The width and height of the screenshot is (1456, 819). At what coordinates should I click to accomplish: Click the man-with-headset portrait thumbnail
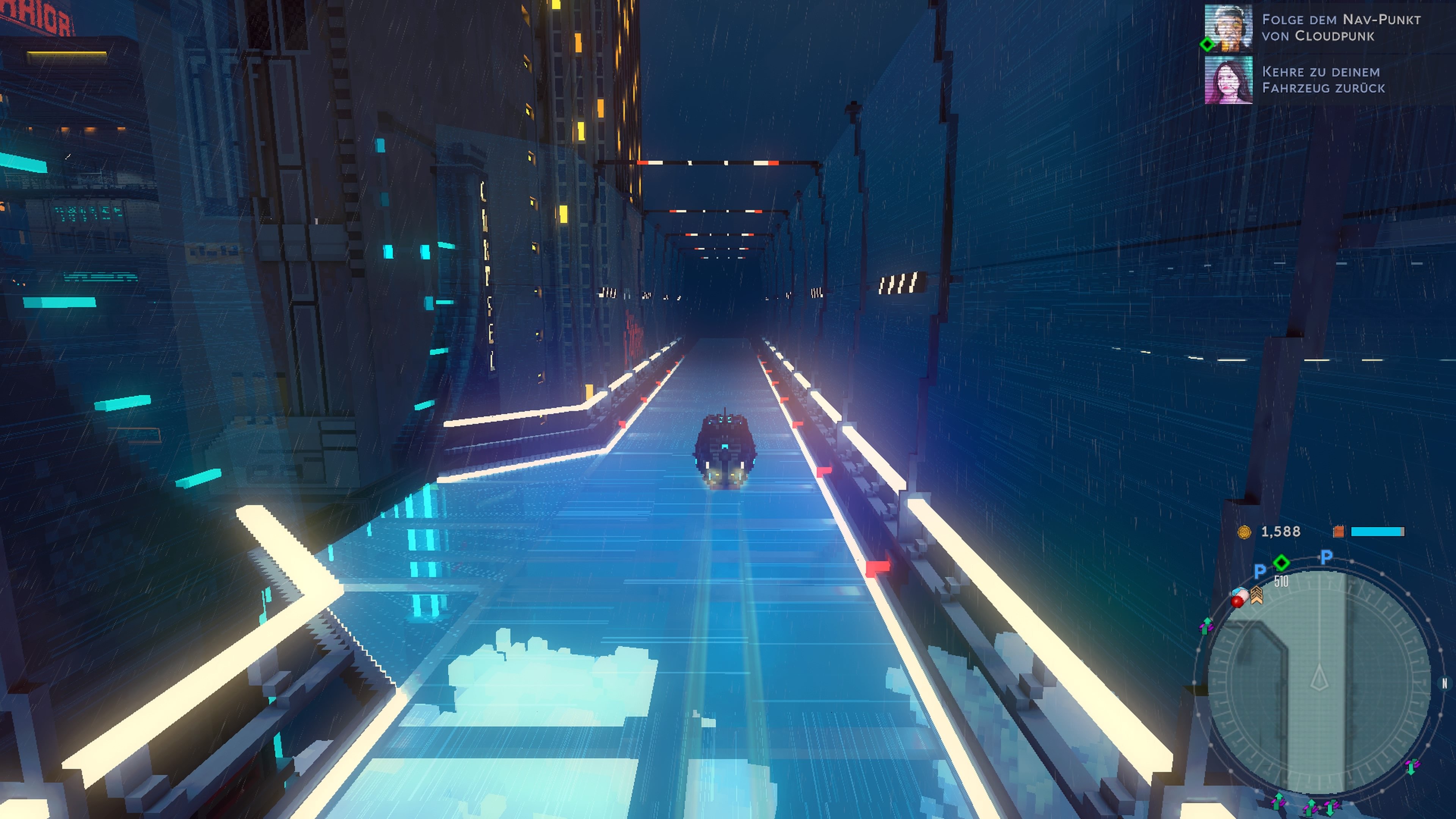point(1228,28)
